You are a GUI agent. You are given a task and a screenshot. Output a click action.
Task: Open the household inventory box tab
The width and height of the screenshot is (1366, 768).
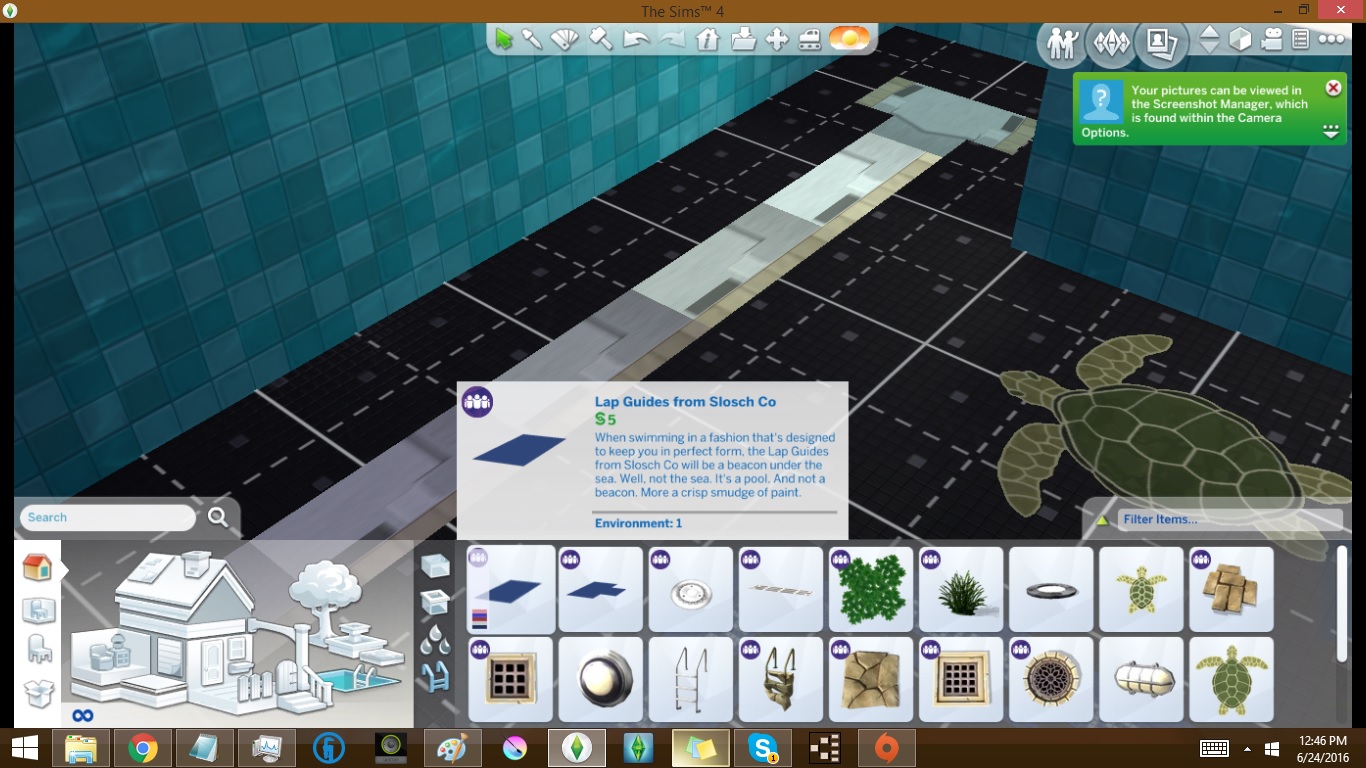[x=37, y=692]
